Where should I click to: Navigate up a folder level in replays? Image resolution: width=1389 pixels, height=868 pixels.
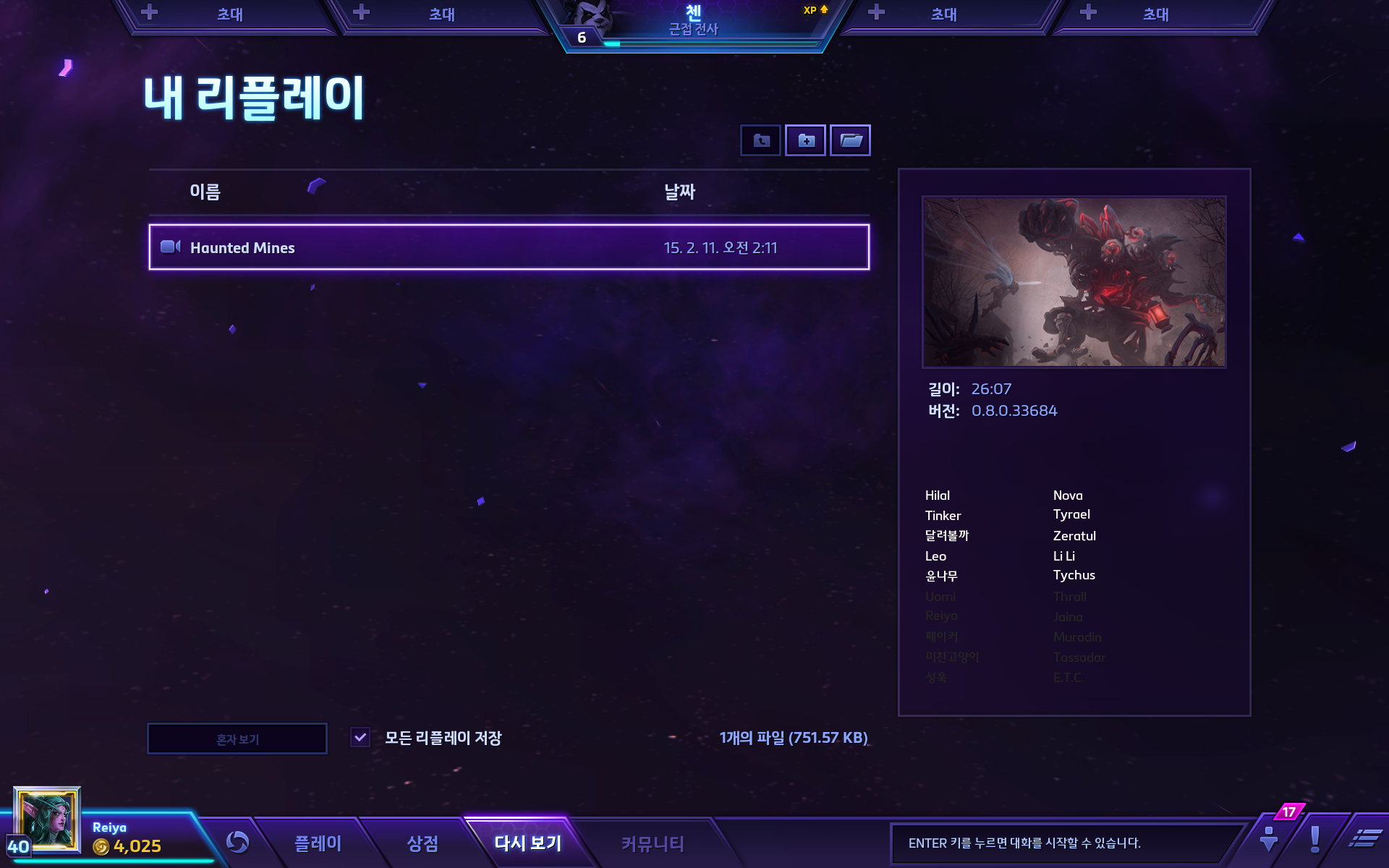click(760, 140)
